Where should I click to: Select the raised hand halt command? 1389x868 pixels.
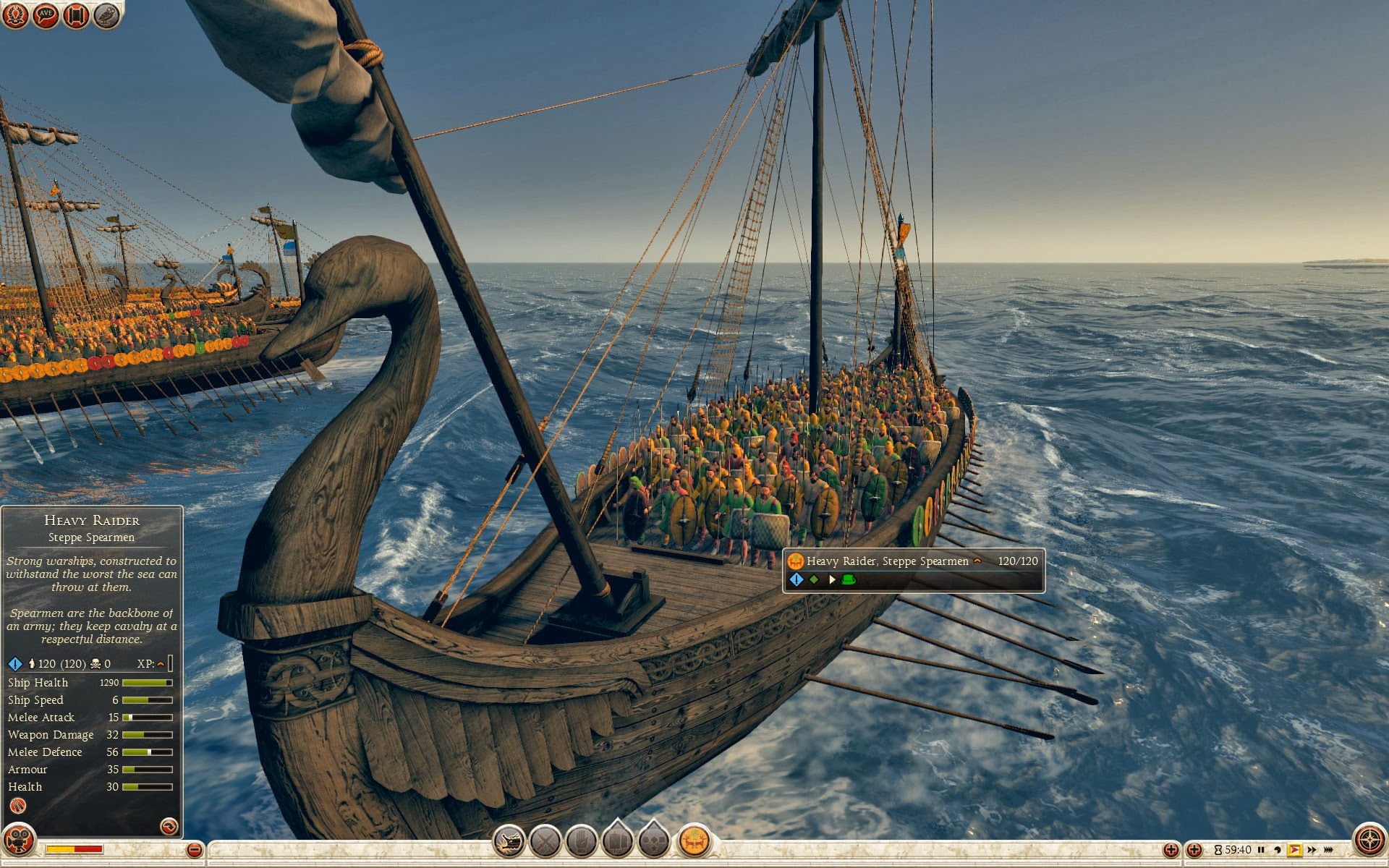[581, 841]
